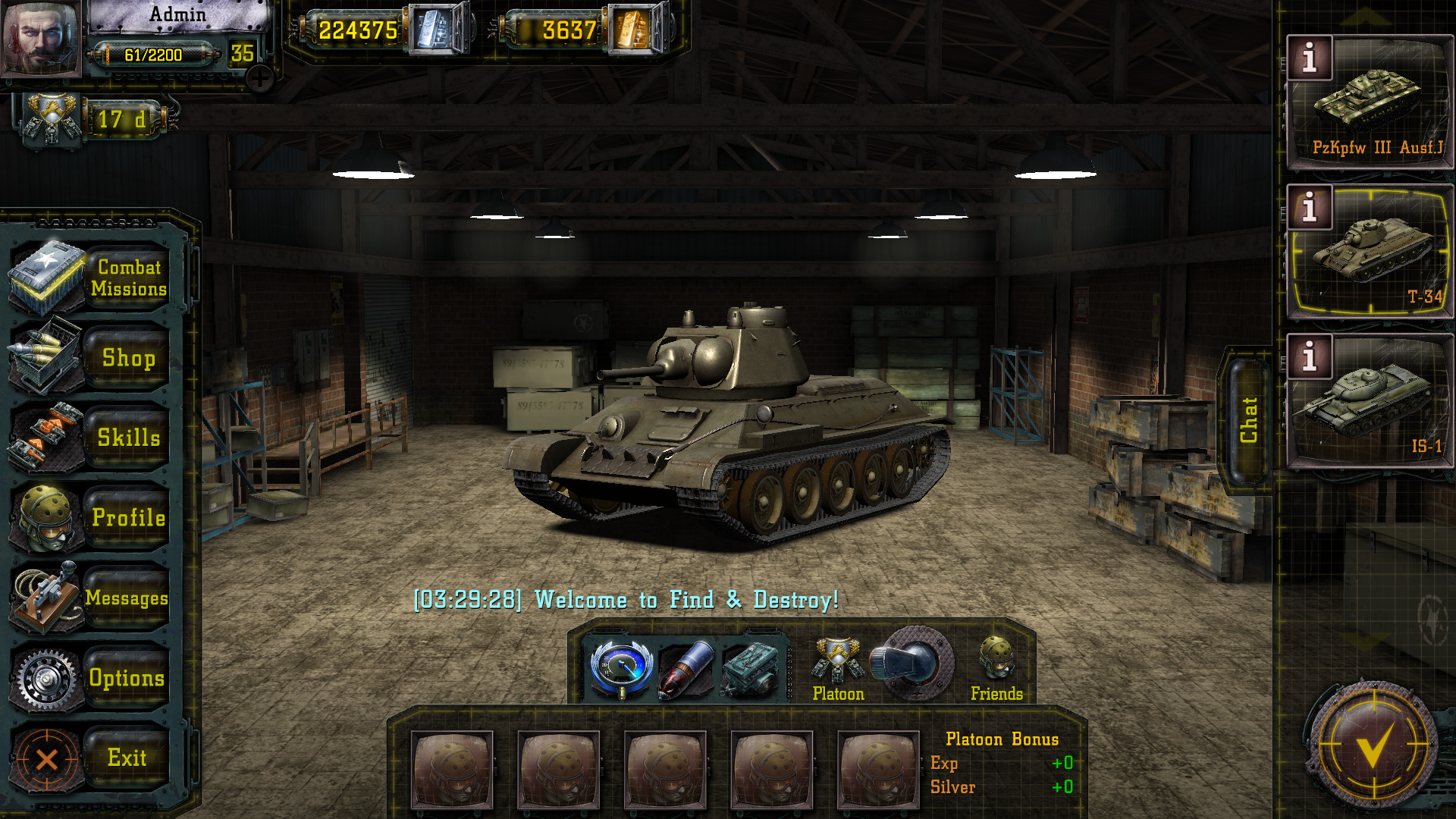This screenshot has height=819, width=1456.
Task: View your Profile
Action: point(127,519)
